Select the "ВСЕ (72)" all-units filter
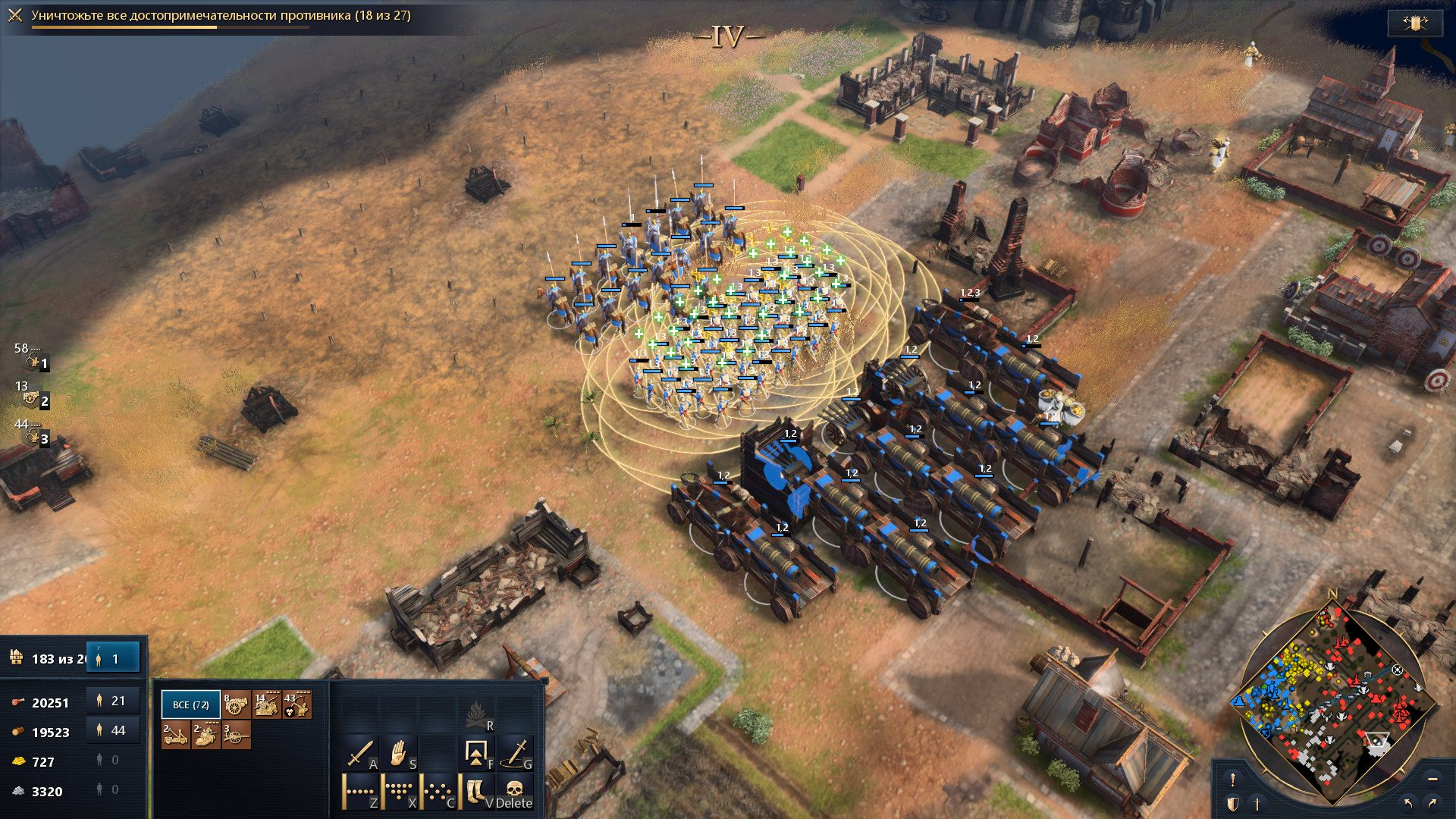Screen dimensions: 1456x819 click(190, 704)
